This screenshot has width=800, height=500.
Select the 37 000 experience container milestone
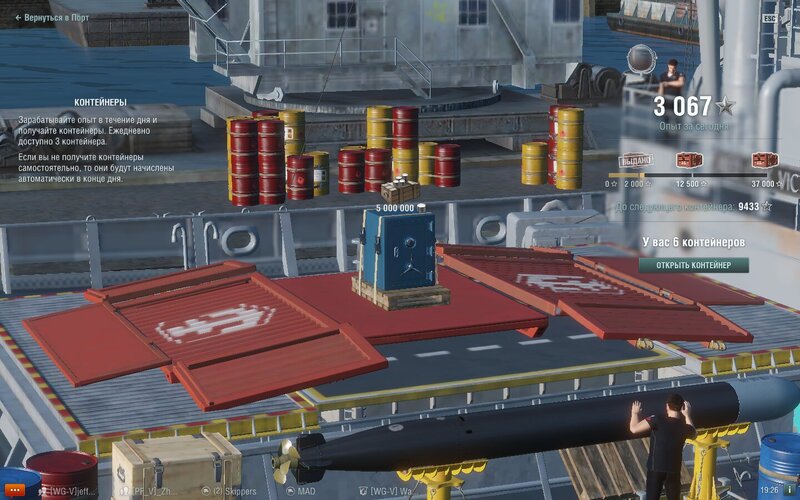click(x=764, y=160)
